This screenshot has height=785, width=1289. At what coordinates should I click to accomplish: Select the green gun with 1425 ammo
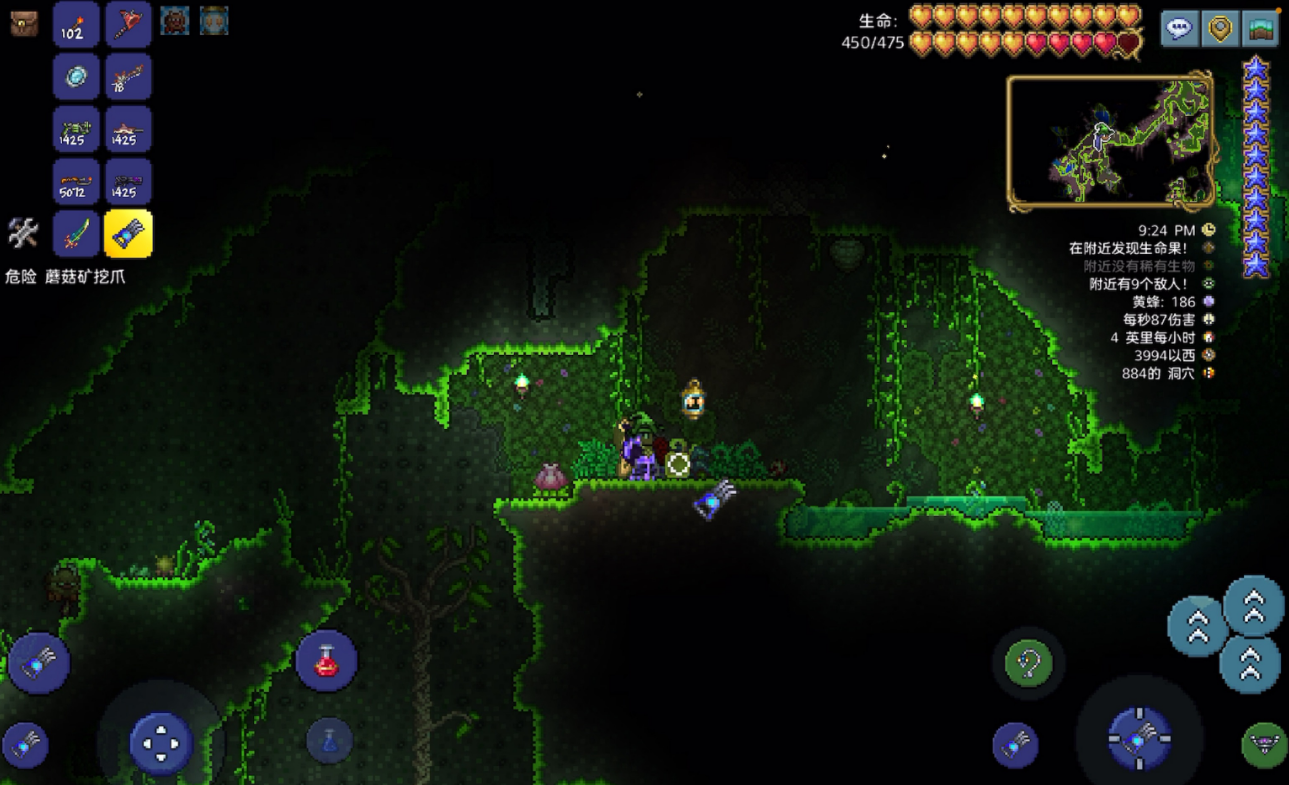click(x=76, y=130)
